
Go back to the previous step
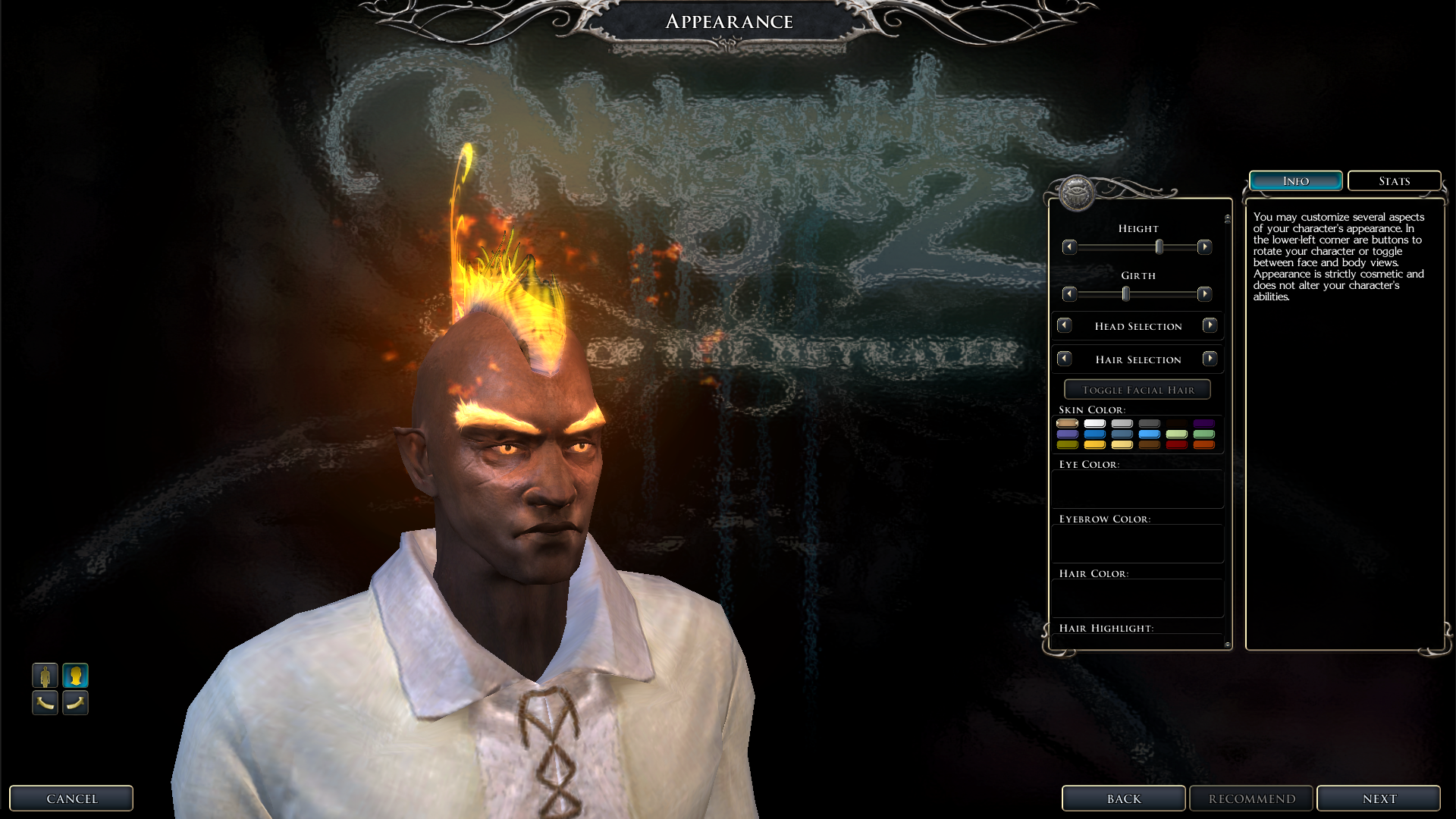click(x=1123, y=799)
